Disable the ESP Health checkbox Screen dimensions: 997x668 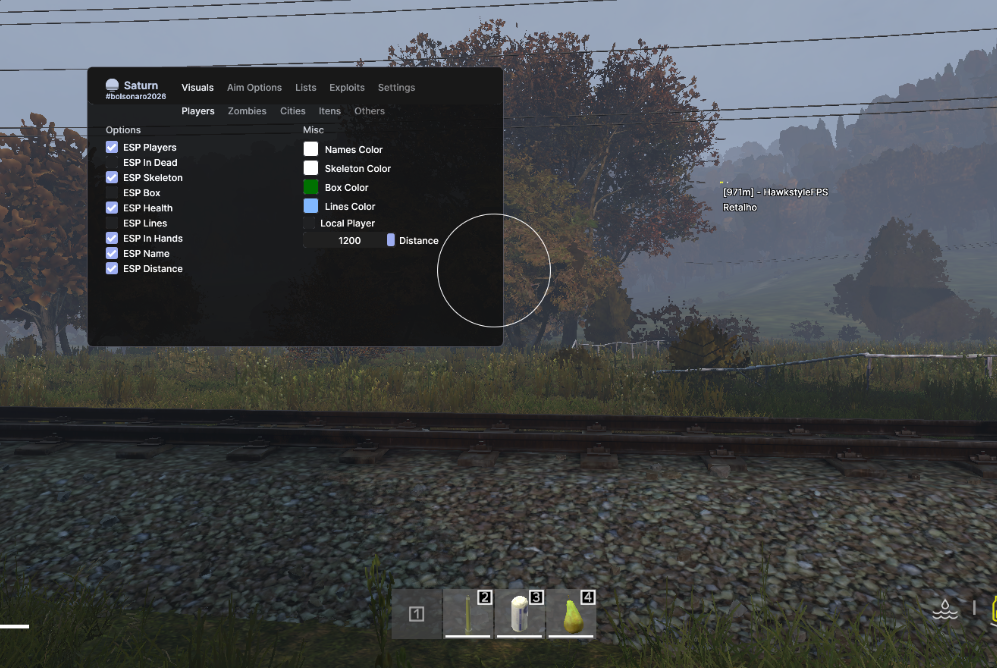(x=112, y=208)
